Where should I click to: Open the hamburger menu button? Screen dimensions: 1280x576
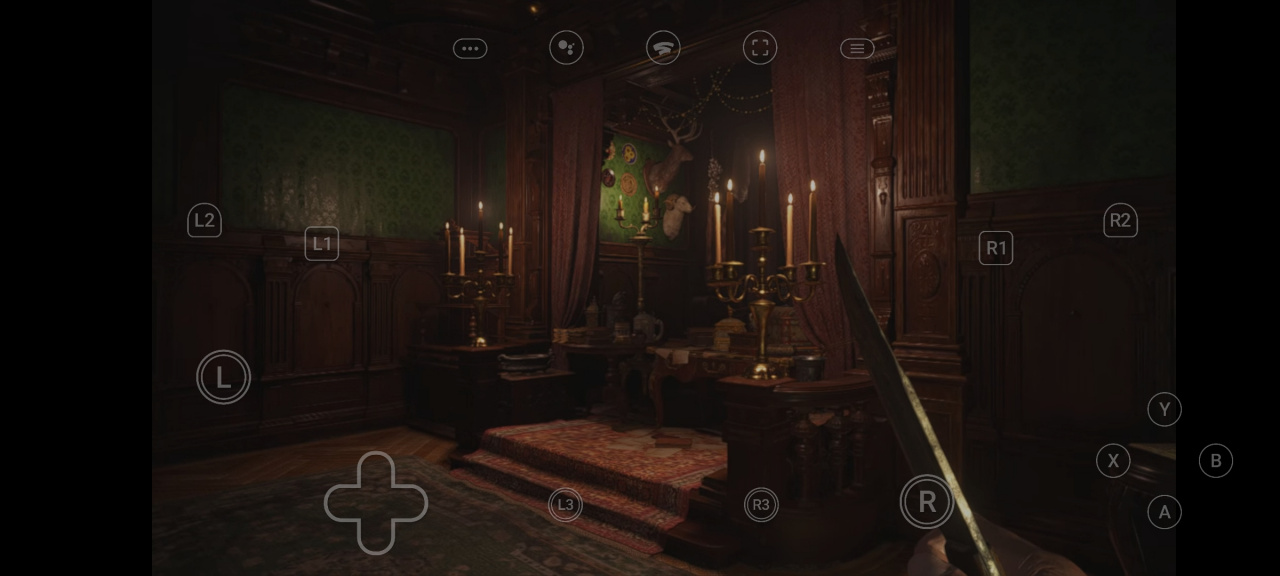[x=857, y=48]
